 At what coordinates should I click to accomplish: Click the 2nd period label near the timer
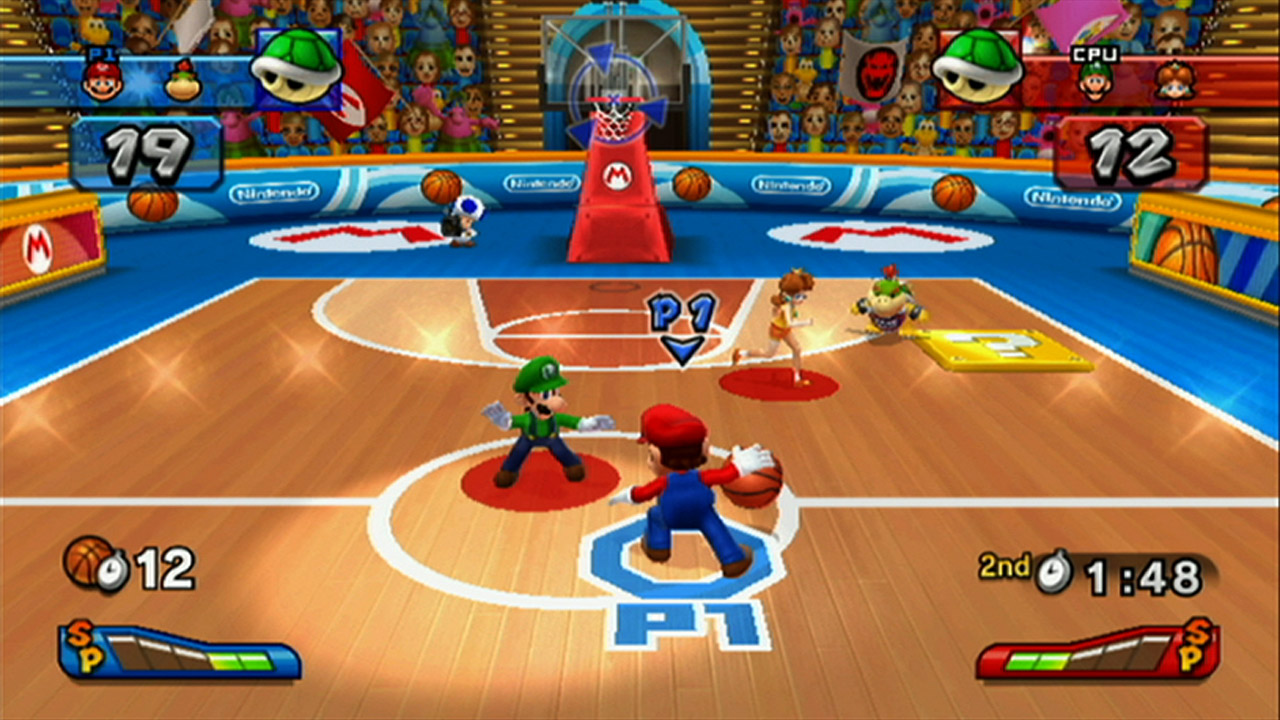[1003, 567]
